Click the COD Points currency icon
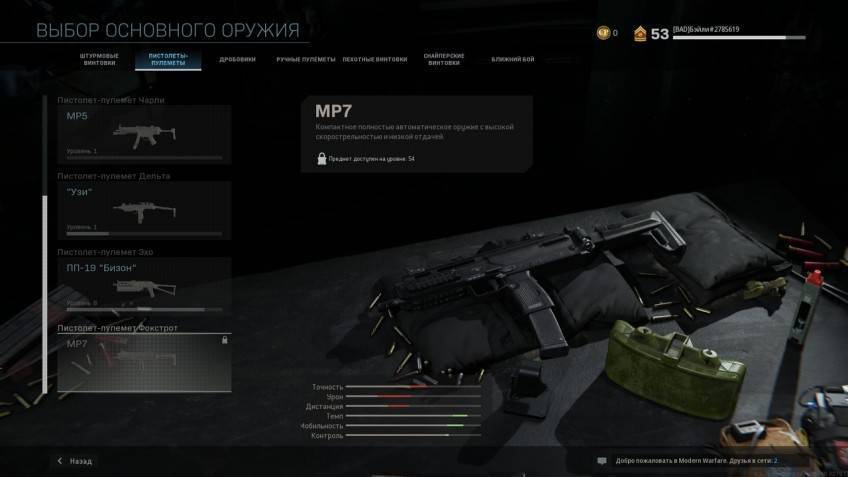The height and width of the screenshot is (477, 848). (x=601, y=33)
